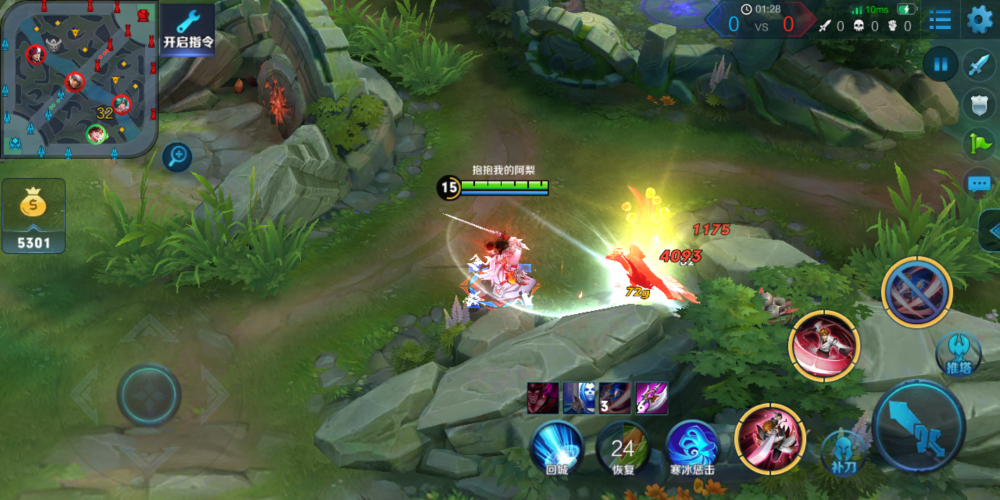Send the green flag gather signal
Image resolution: width=1000 pixels, height=500 pixels.
(x=978, y=144)
